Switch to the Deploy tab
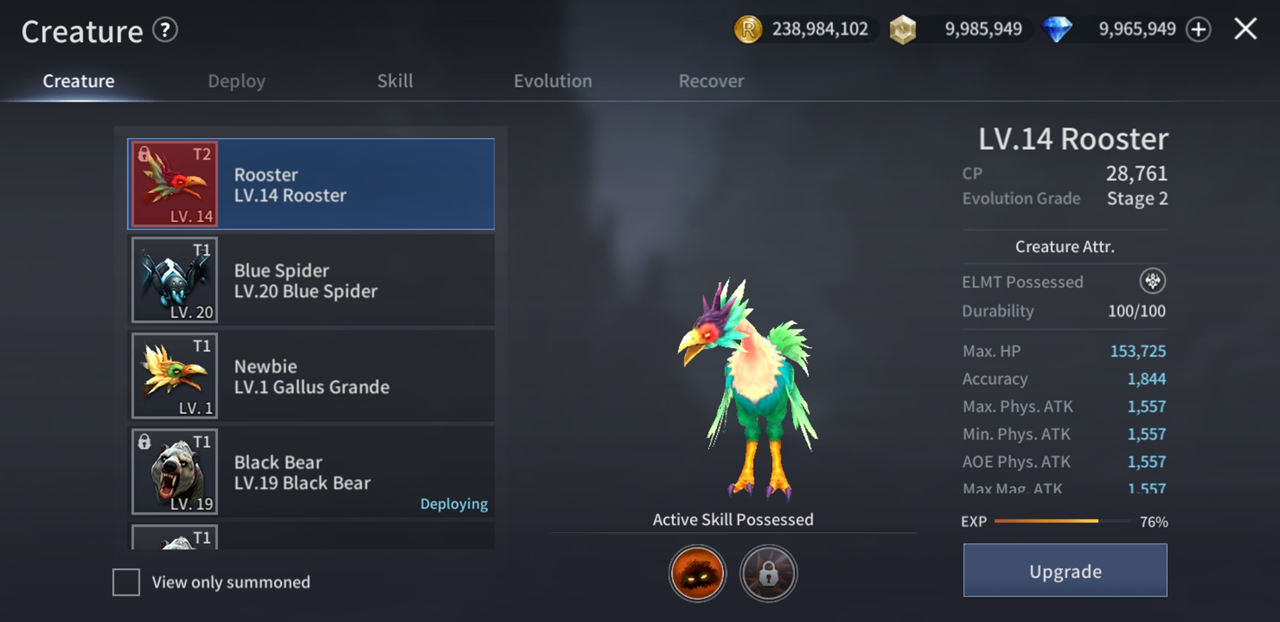The height and width of the screenshot is (622, 1280). coord(236,81)
